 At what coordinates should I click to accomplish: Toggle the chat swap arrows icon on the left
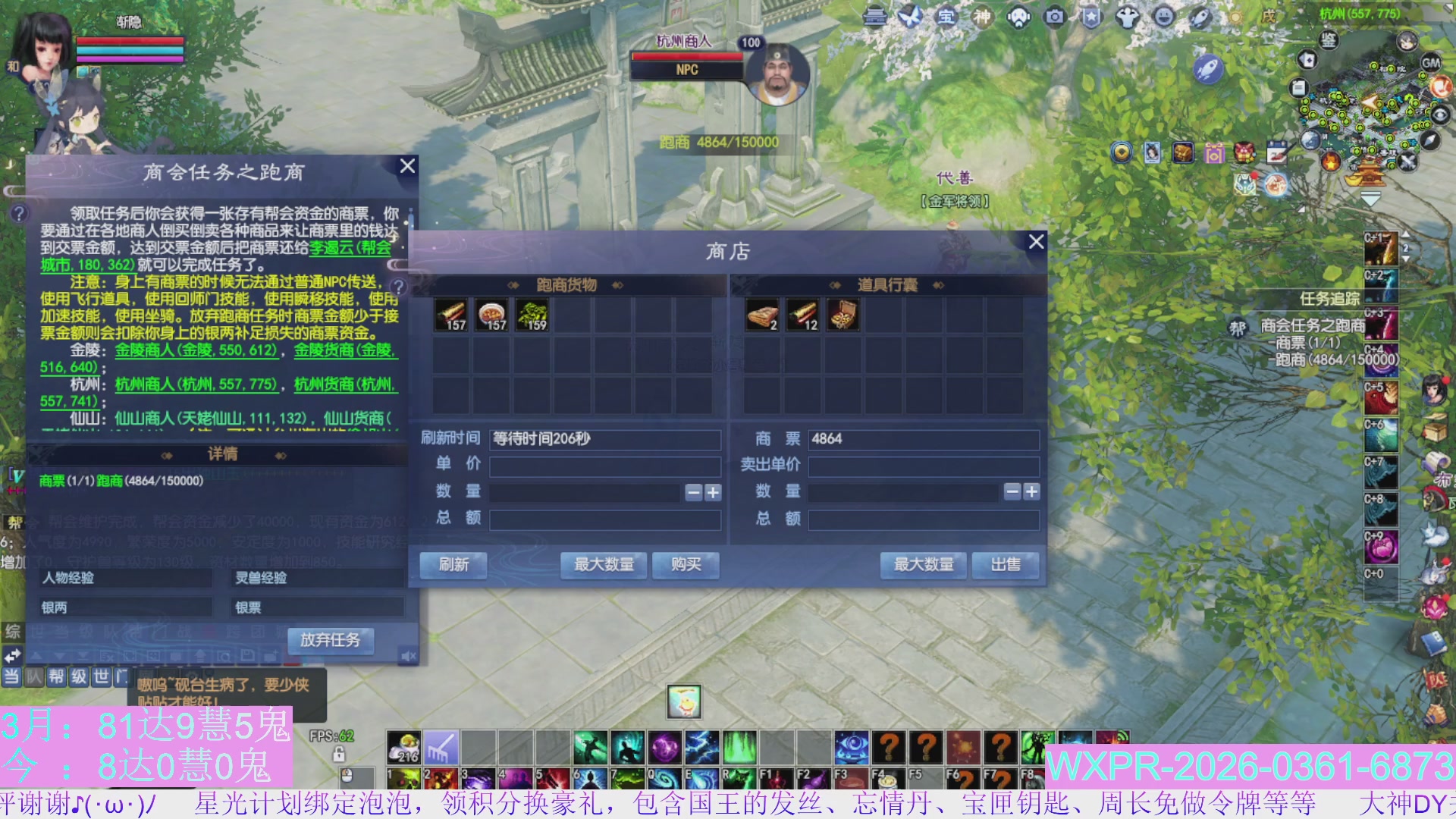pos(12,655)
